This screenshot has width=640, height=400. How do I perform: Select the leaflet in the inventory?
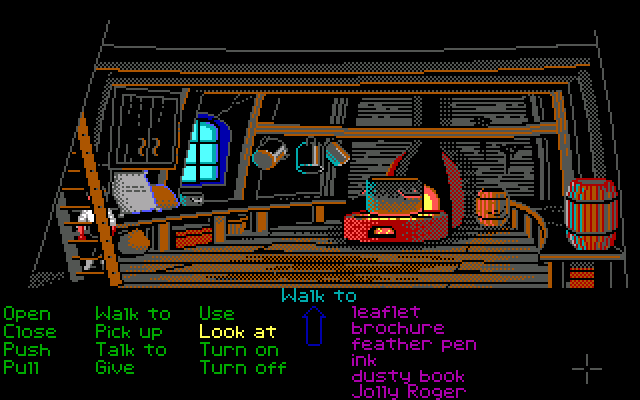pos(386,313)
